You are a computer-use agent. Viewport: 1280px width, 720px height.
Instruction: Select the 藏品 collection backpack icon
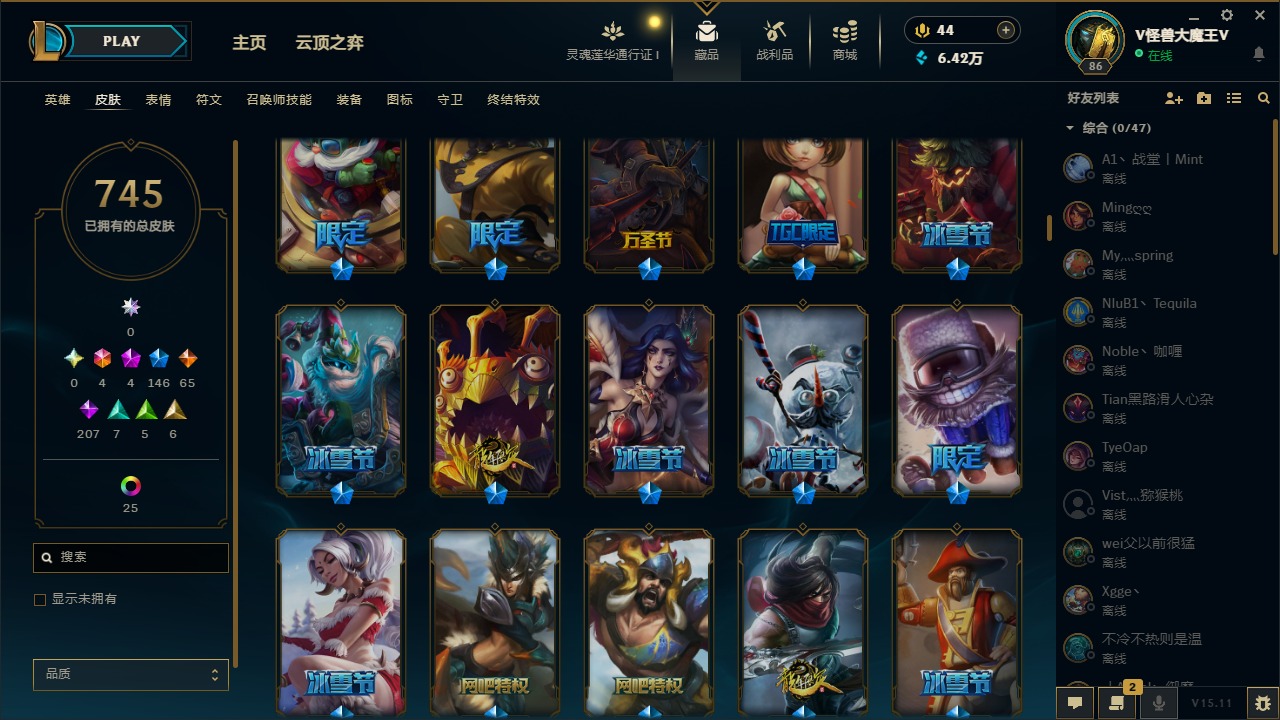[x=707, y=30]
